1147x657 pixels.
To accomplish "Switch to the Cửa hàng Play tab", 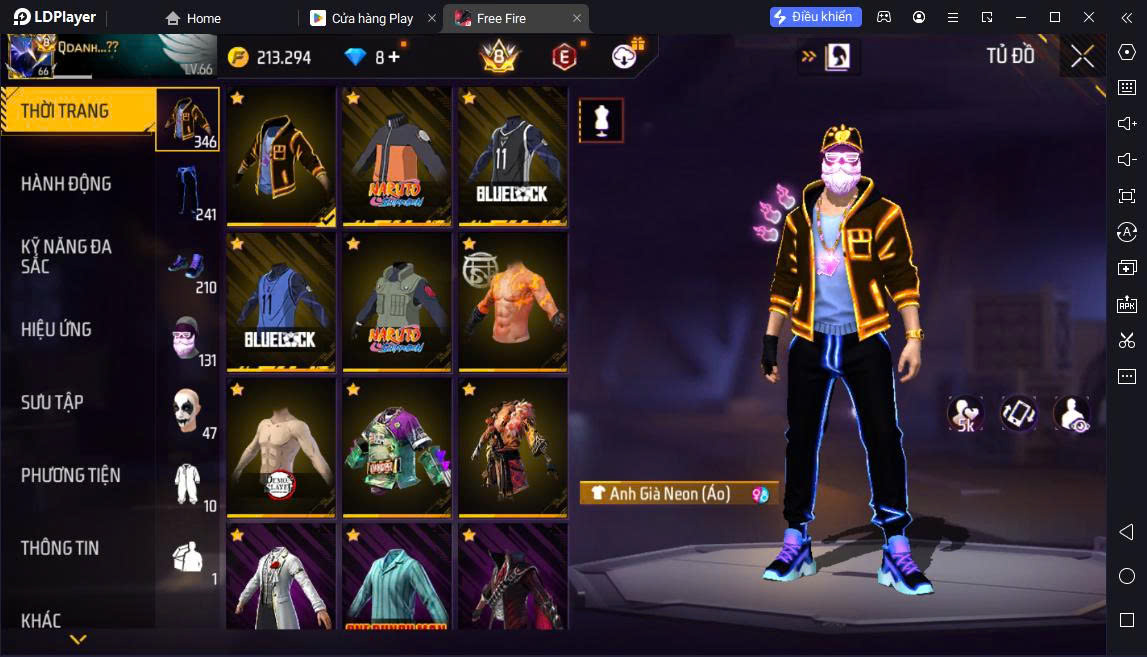I will click(372, 18).
